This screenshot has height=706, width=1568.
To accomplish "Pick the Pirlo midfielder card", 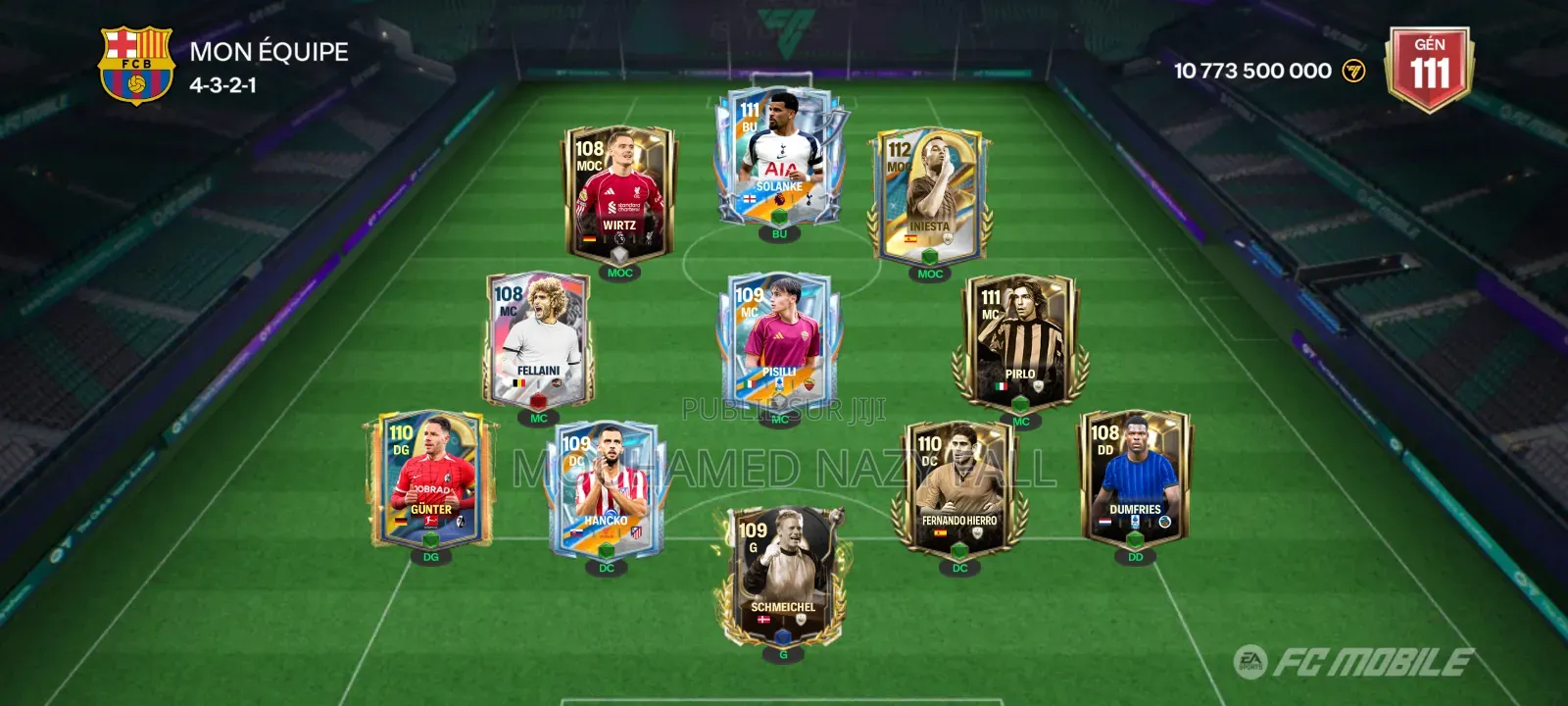I will click(x=1019, y=341).
